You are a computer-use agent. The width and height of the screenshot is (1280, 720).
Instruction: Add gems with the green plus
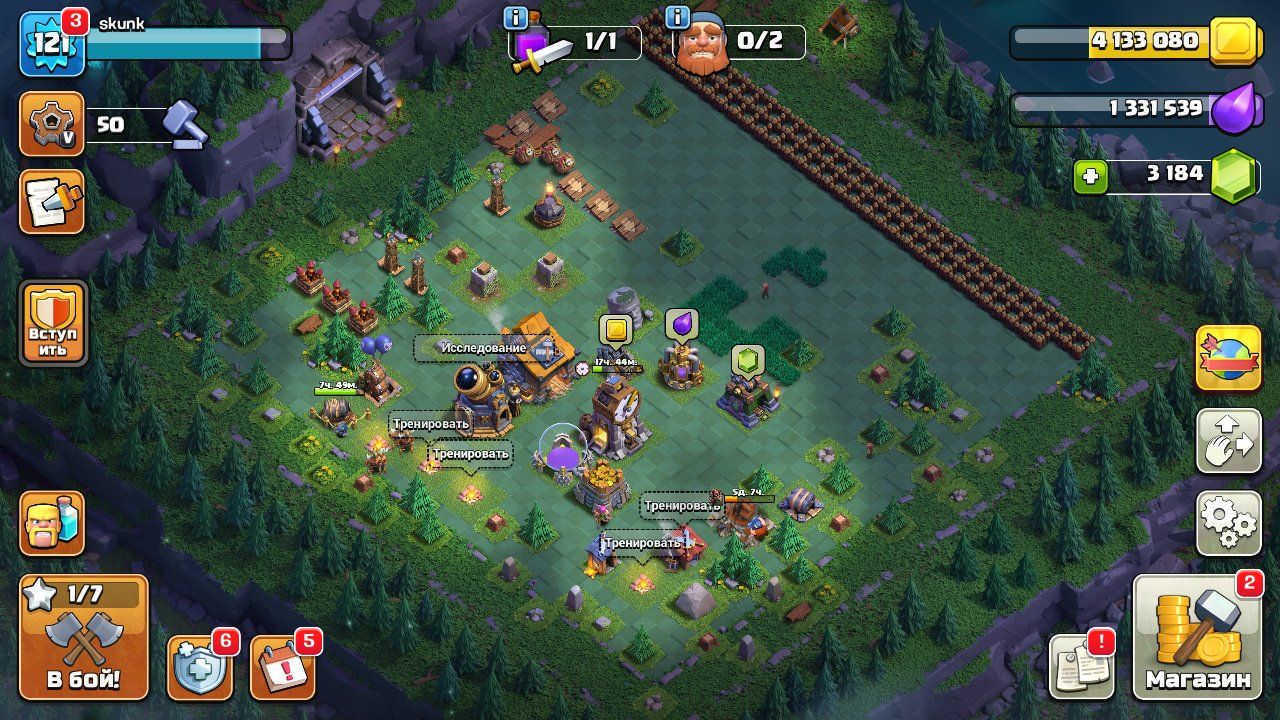1090,177
